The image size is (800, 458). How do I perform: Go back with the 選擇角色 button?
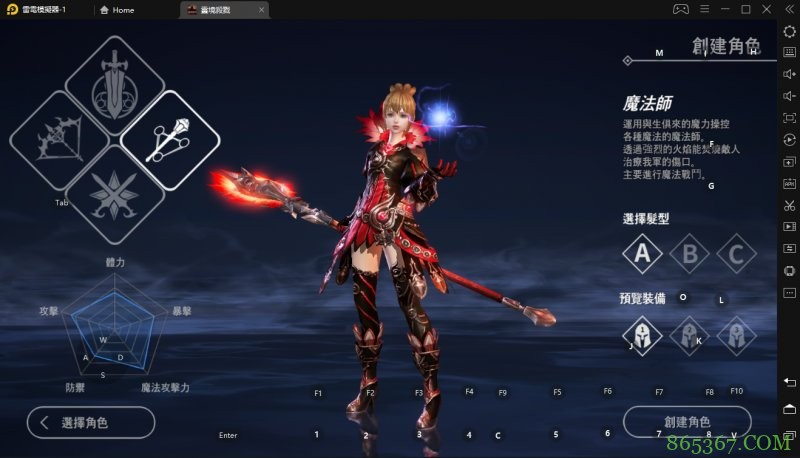tap(90, 422)
